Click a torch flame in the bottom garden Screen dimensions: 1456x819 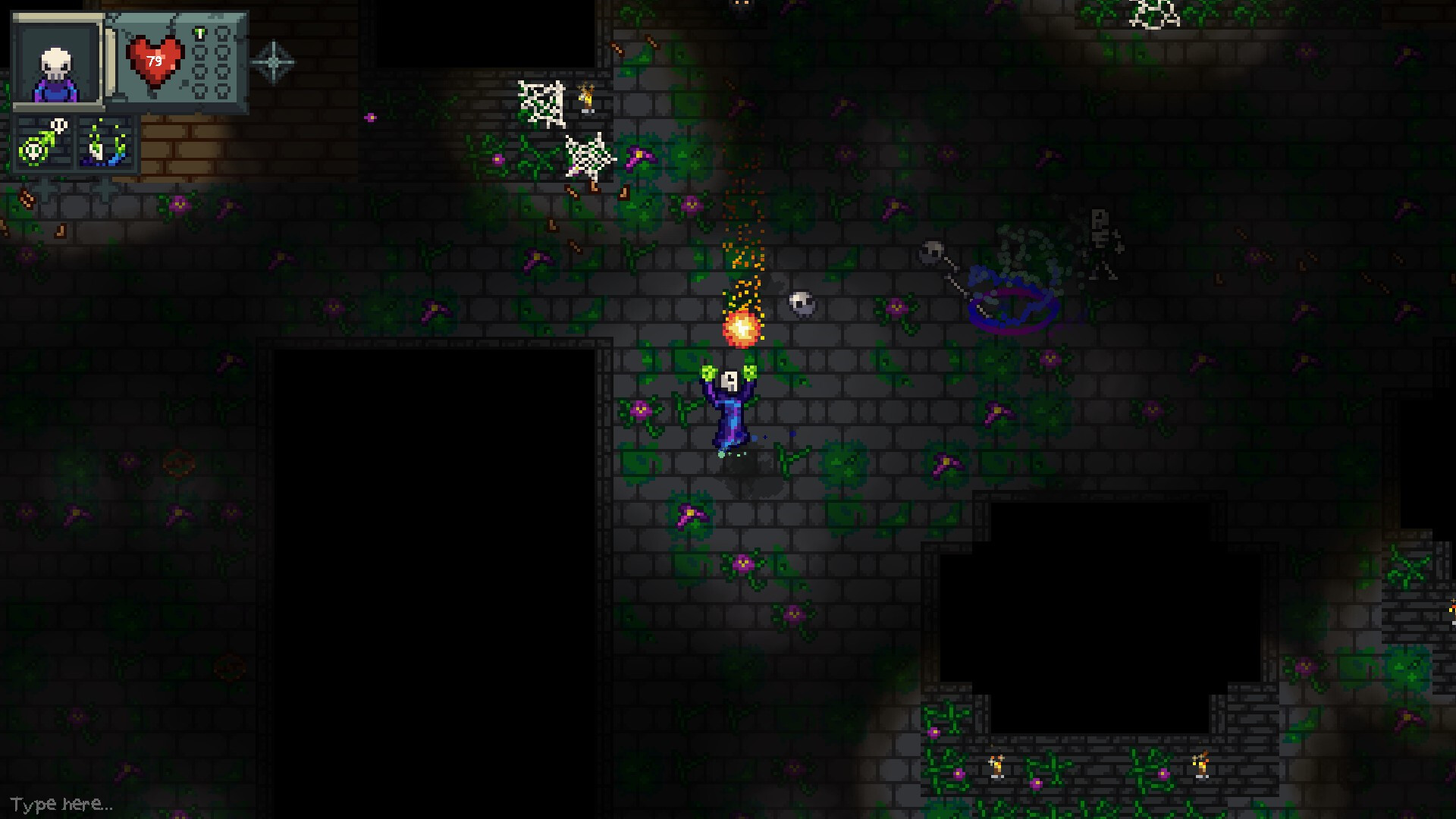coord(996,766)
